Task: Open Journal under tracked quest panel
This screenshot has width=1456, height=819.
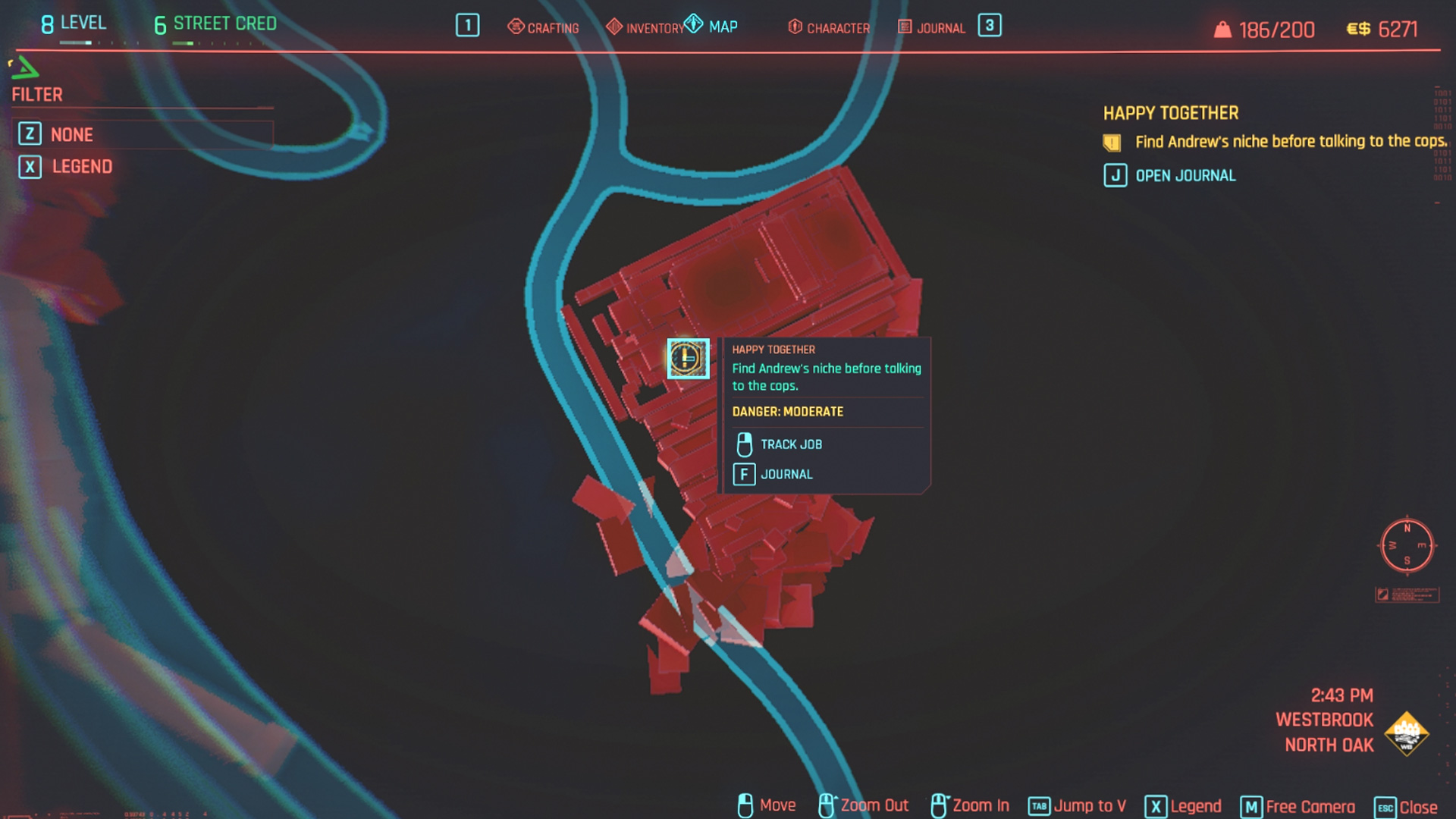Action: pos(1185,176)
